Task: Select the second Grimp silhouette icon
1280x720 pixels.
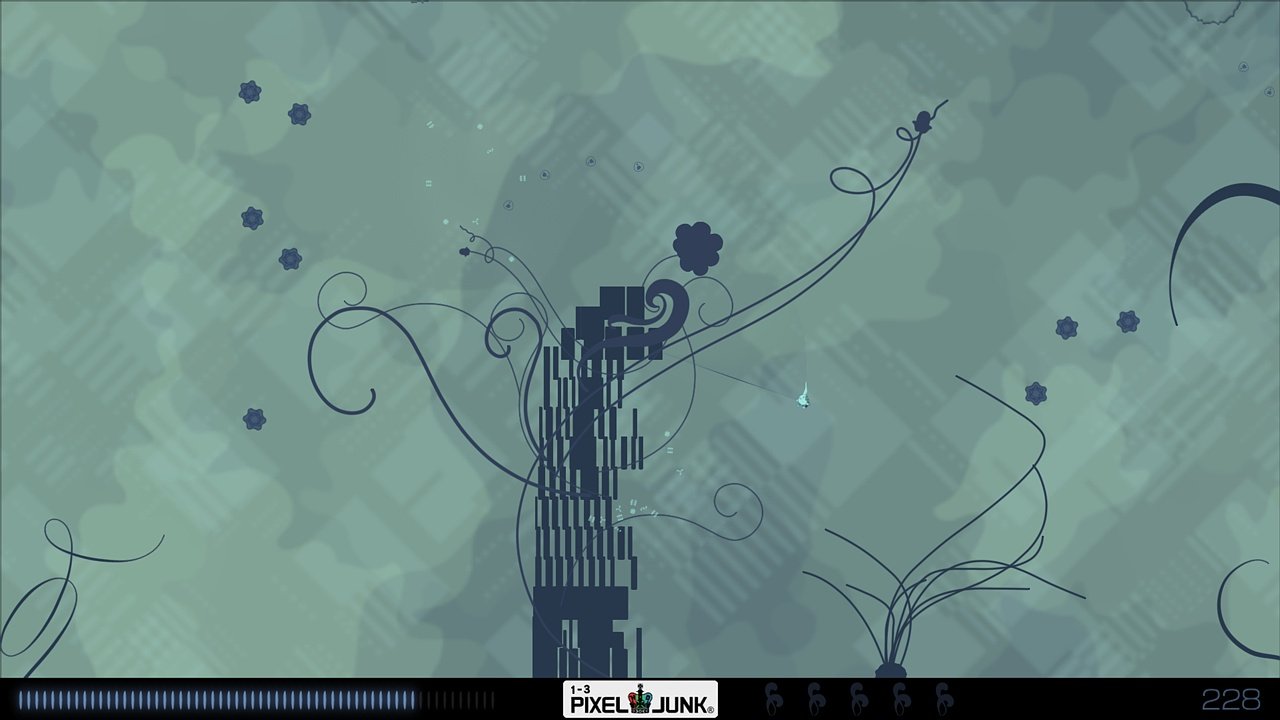Action: click(x=815, y=697)
